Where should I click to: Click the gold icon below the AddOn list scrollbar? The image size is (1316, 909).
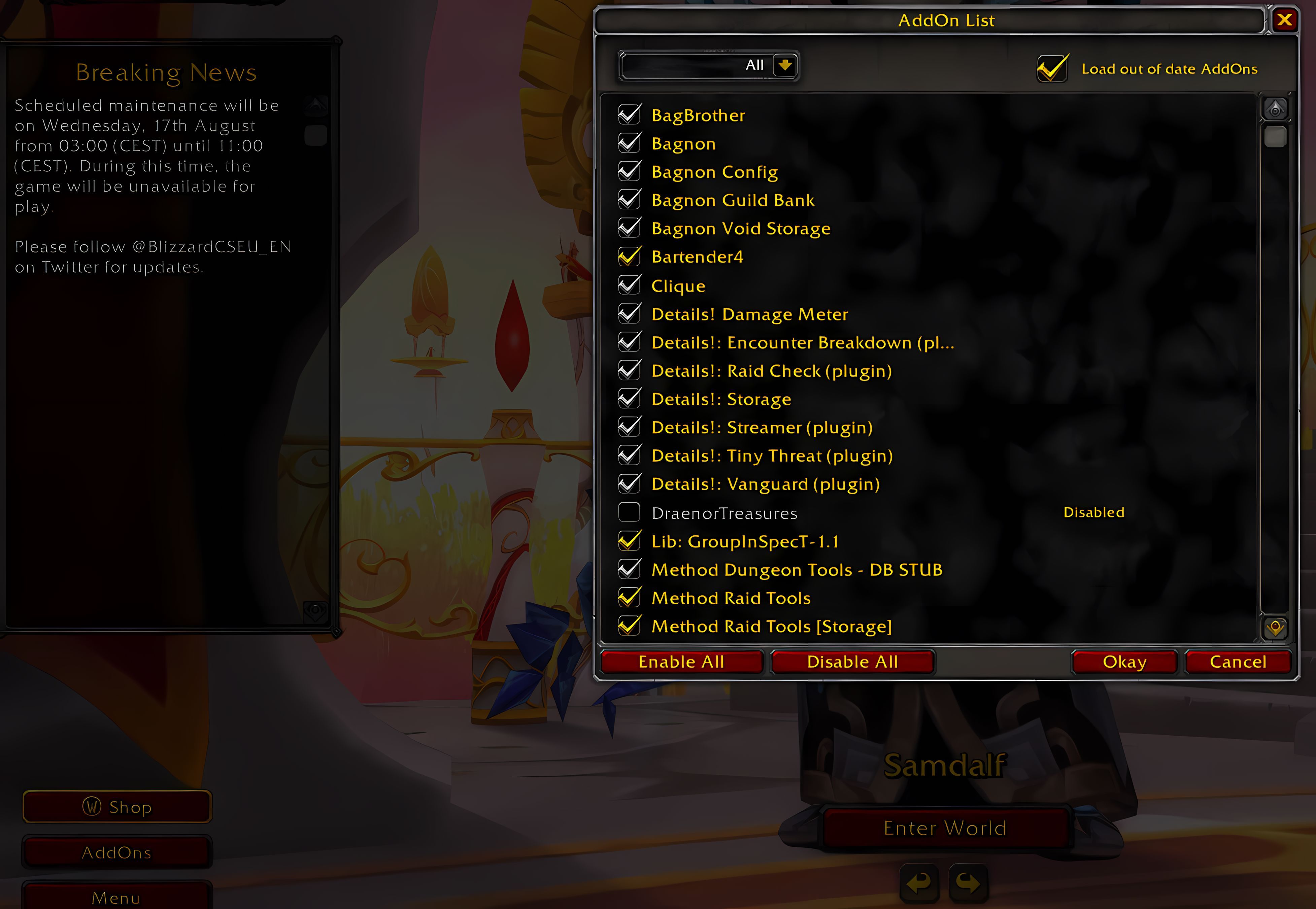click(x=1276, y=628)
